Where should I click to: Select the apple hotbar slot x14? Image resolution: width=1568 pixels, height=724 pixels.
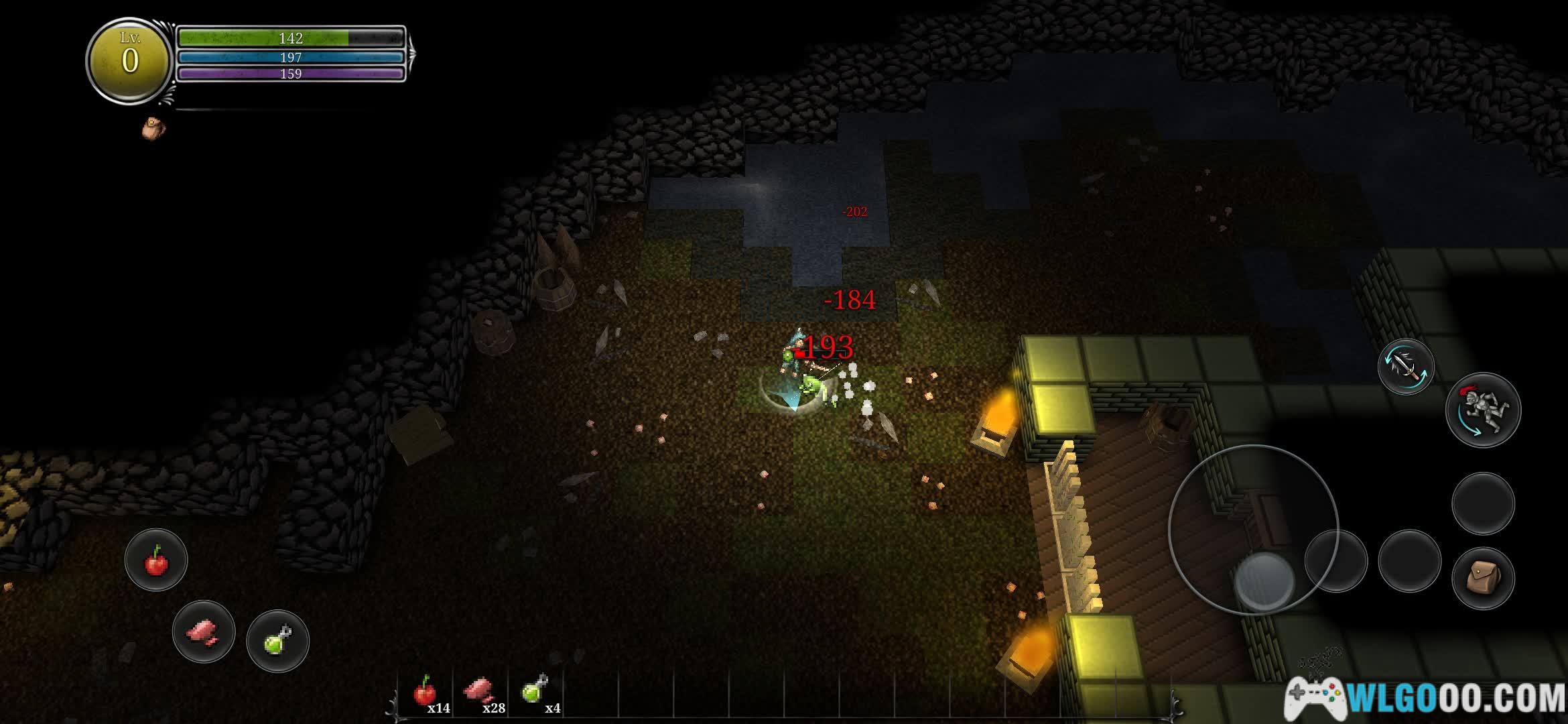click(x=426, y=694)
